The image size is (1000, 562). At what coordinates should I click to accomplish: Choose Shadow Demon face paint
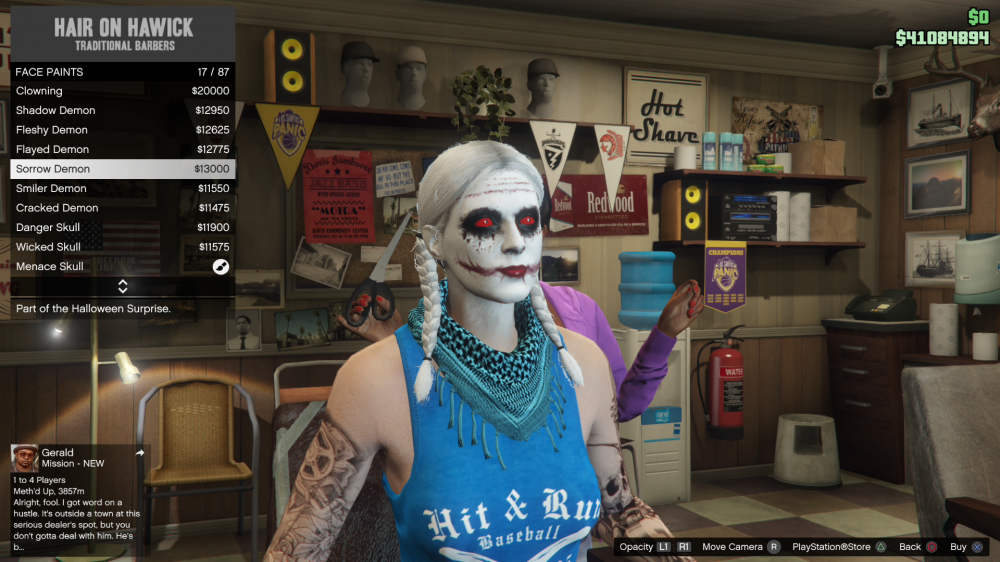pyautogui.click(x=122, y=110)
